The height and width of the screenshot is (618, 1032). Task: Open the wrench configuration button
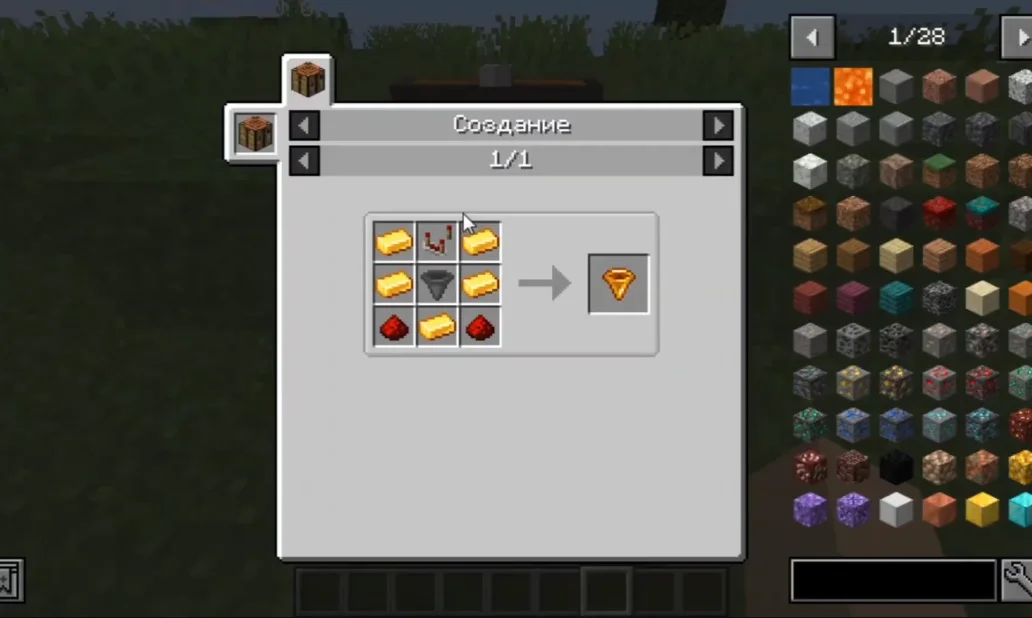tap(1016, 580)
